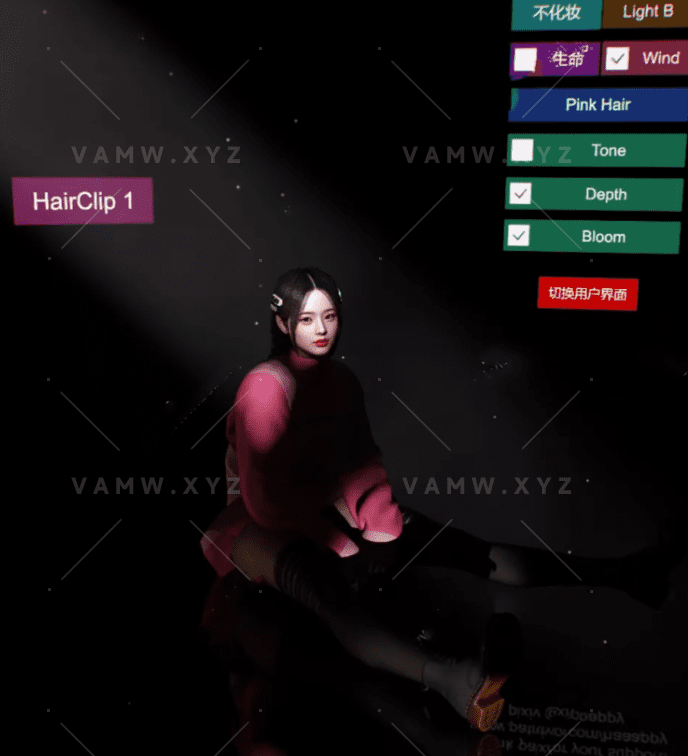Screen dimensions: 688x756
Task: Switch lighting with the Light B button
Action: click(x=646, y=12)
